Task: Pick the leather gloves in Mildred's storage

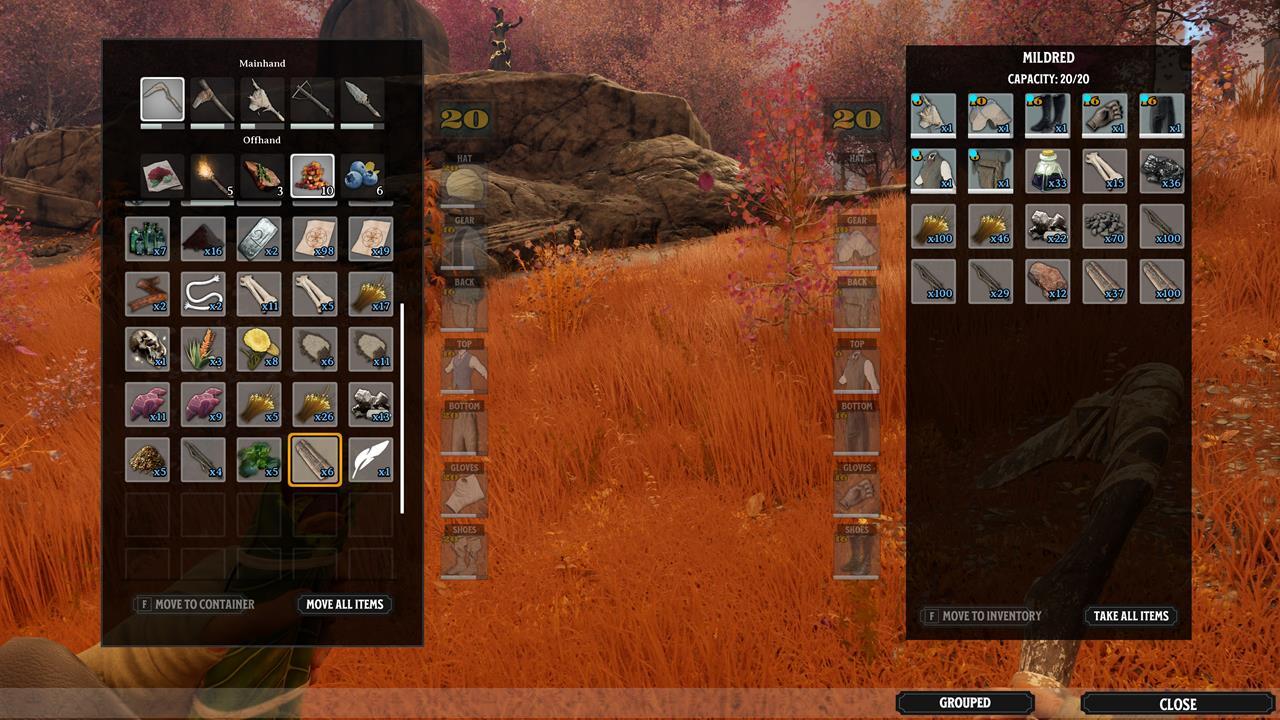Action: tap(1104, 115)
